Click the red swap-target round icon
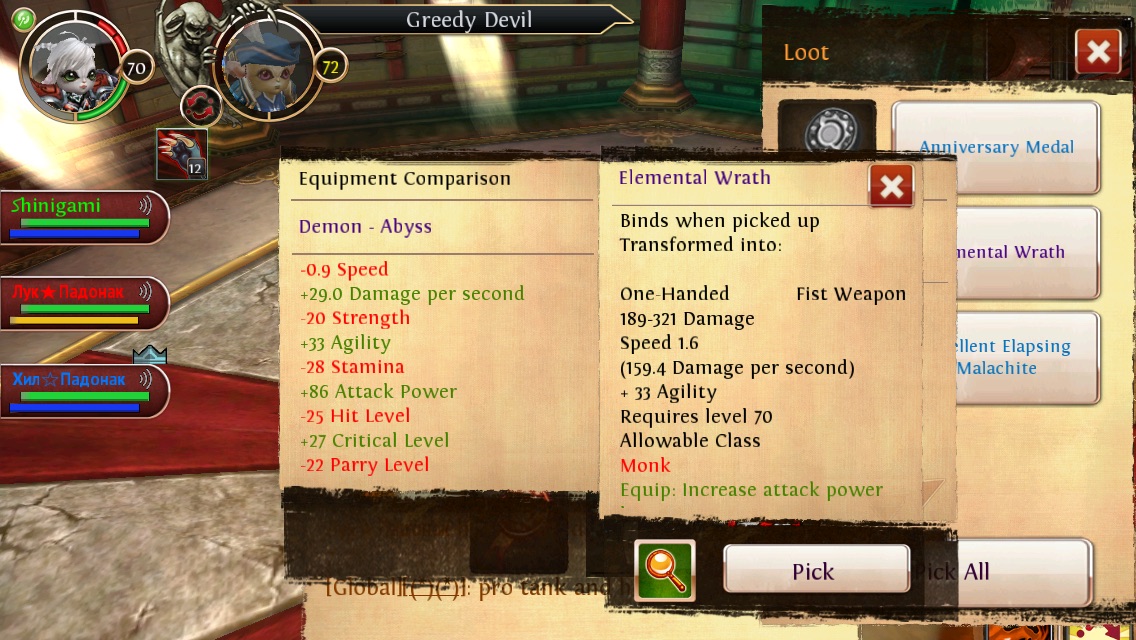The width and height of the screenshot is (1136, 640). point(200,107)
